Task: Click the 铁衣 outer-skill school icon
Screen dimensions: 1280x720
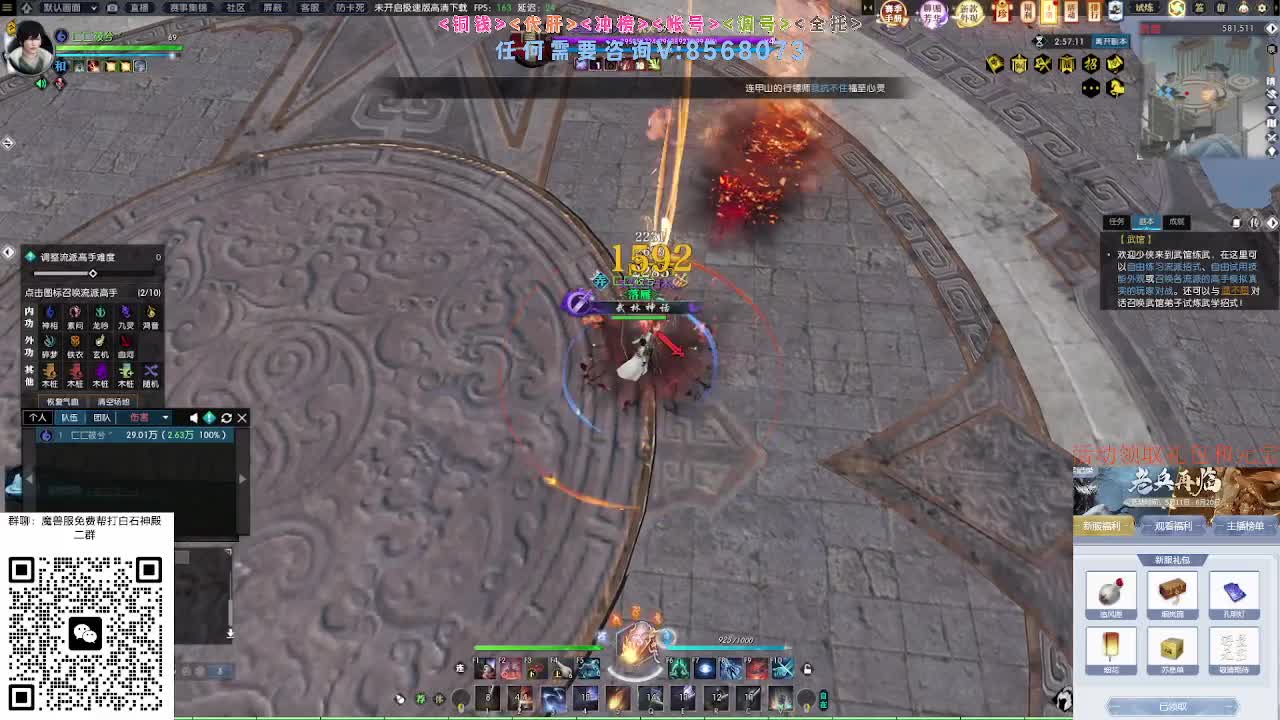Action: pos(74,346)
